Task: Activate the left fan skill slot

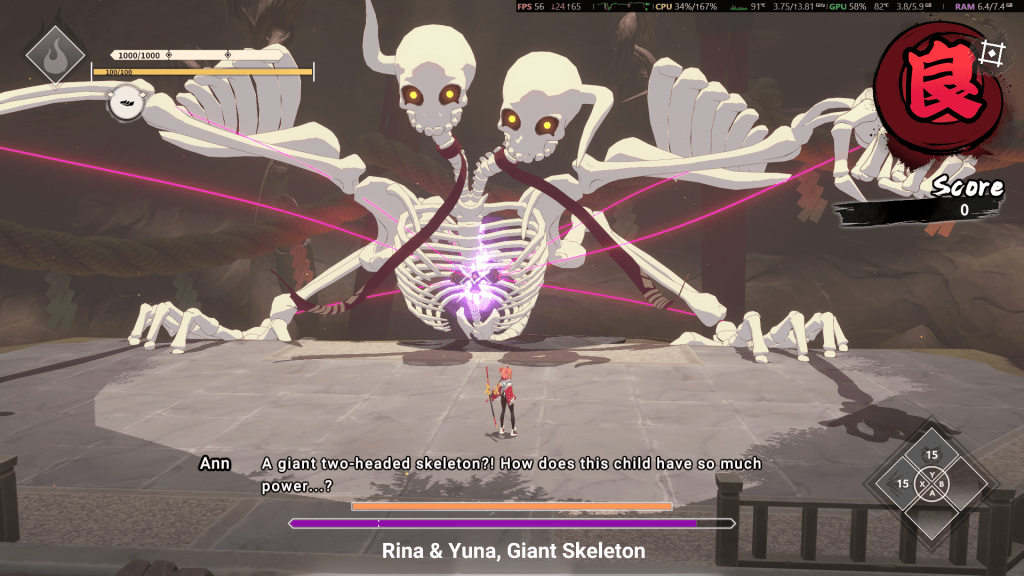Action: click(x=903, y=484)
